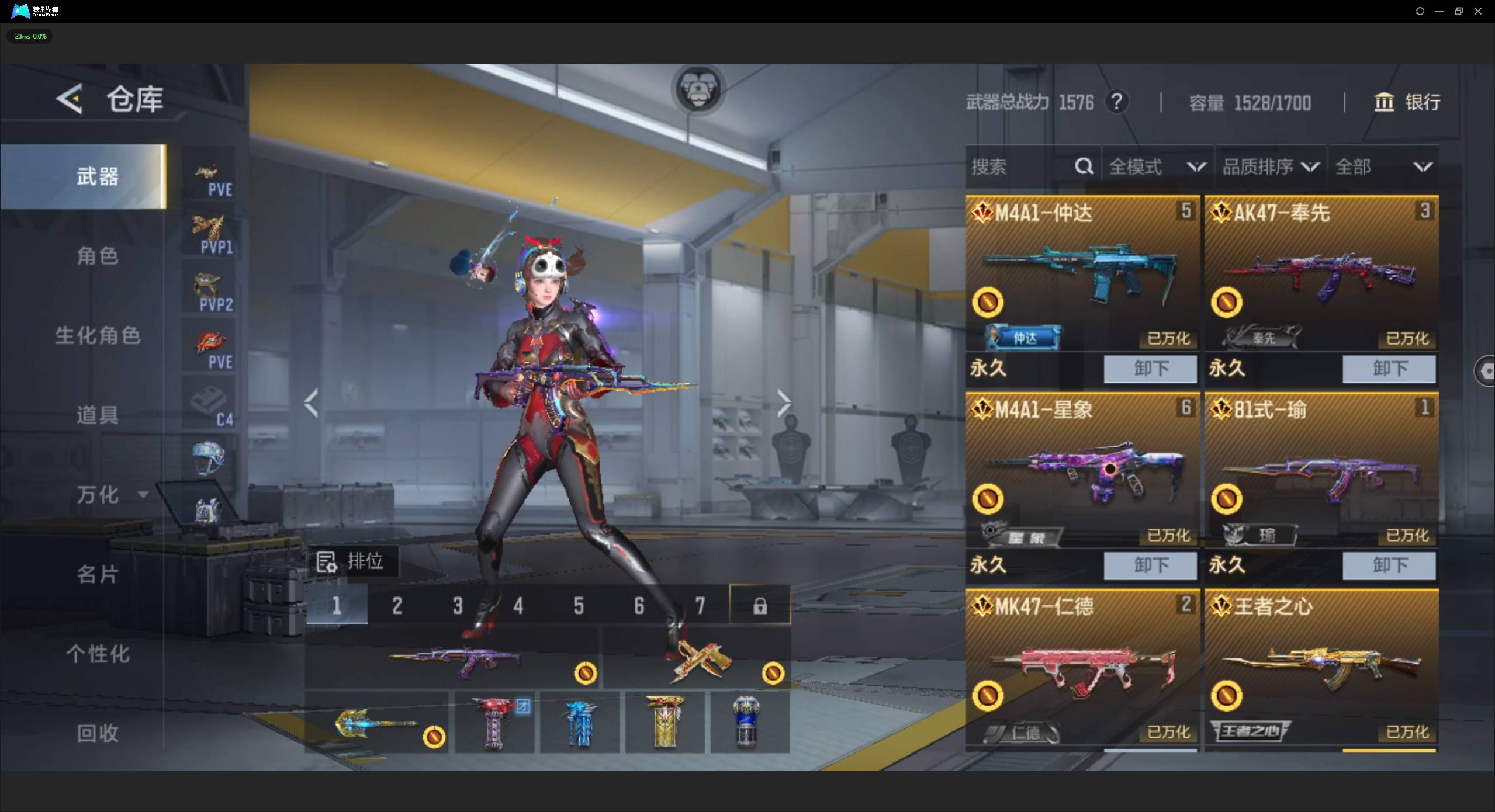Switch to the 角色 character tab

tap(98, 256)
